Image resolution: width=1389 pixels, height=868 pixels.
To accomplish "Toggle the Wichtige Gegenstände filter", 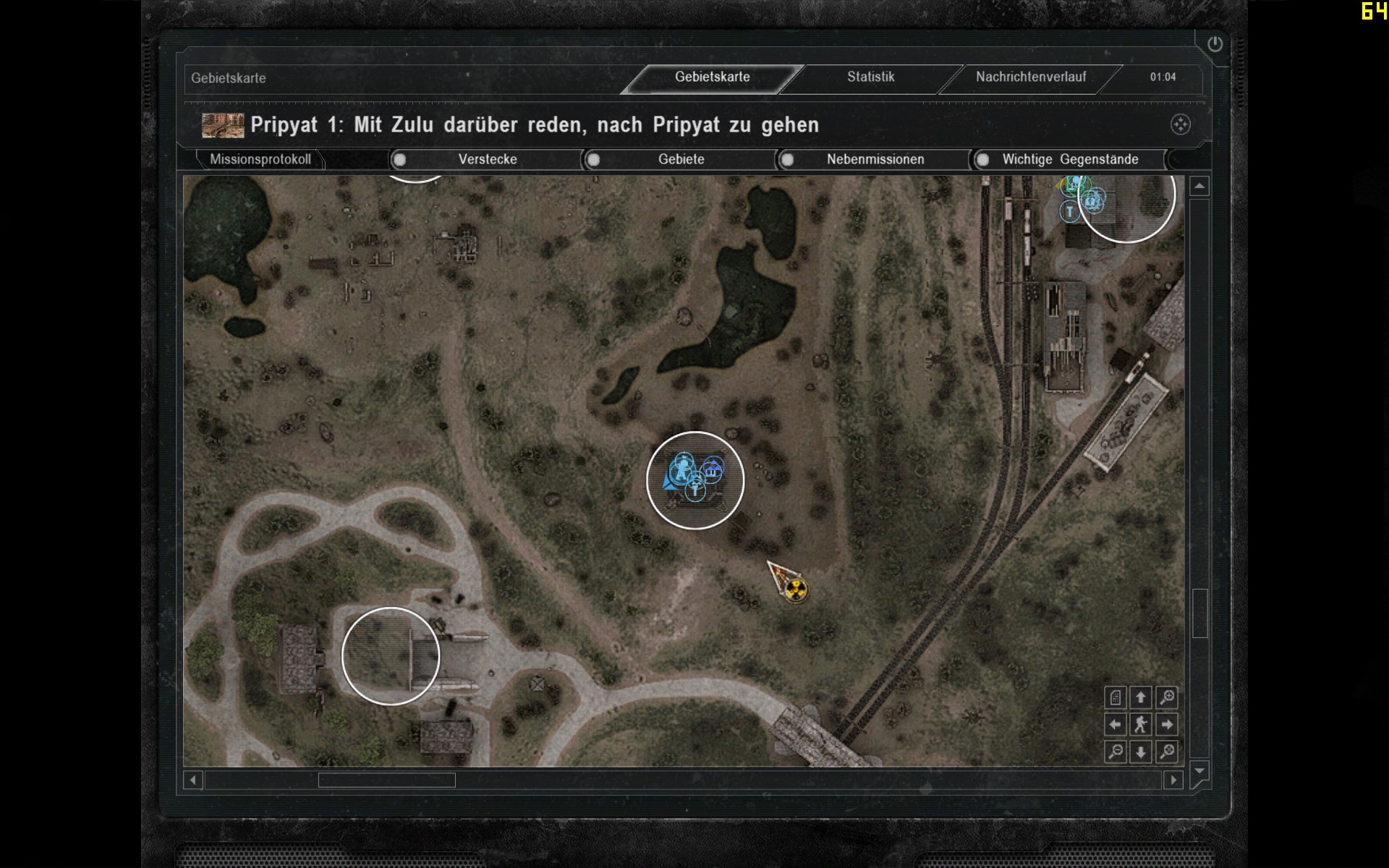I will [x=982, y=160].
